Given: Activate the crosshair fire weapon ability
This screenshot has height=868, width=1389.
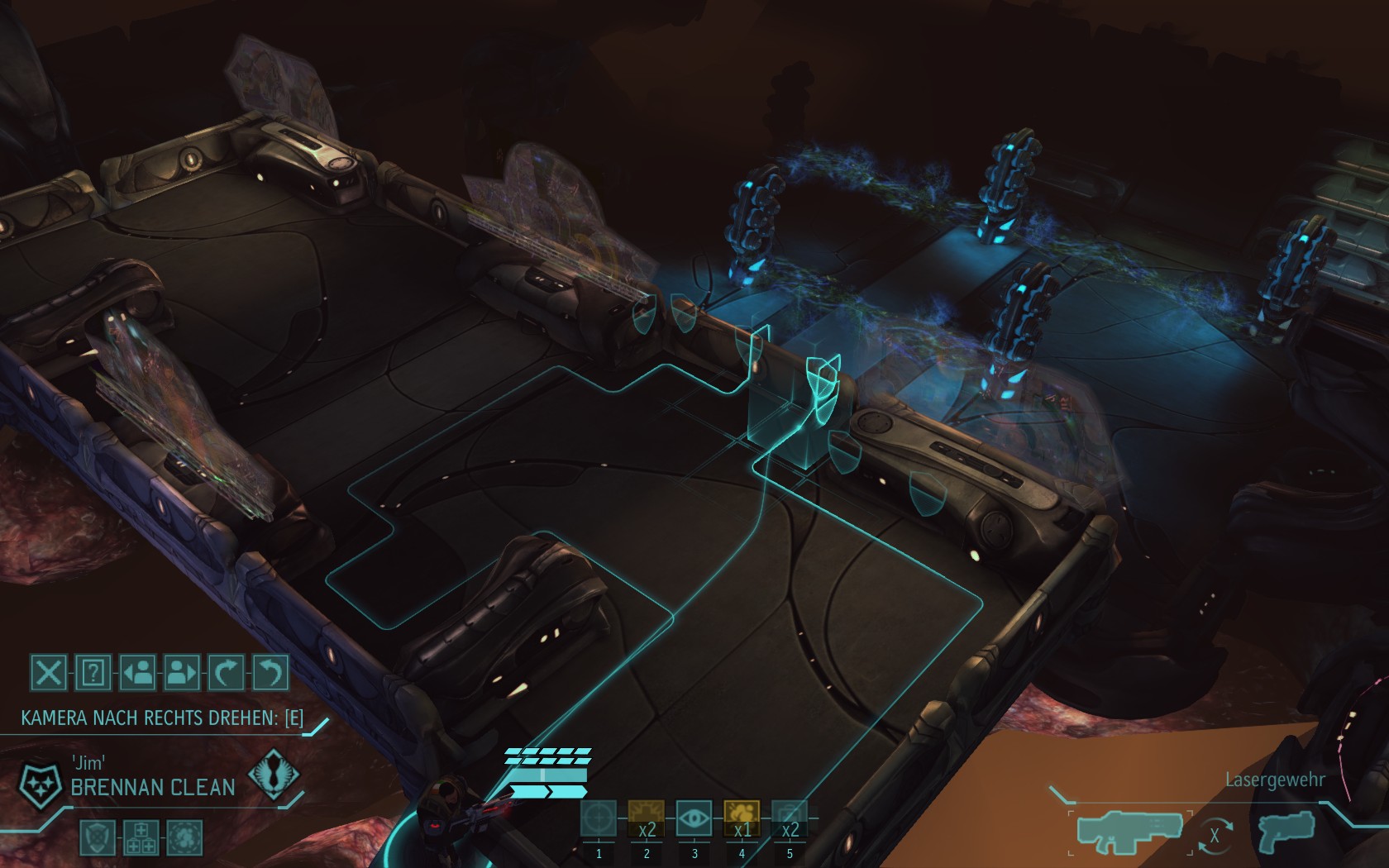Looking at the screenshot, I should (x=599, y=818).
